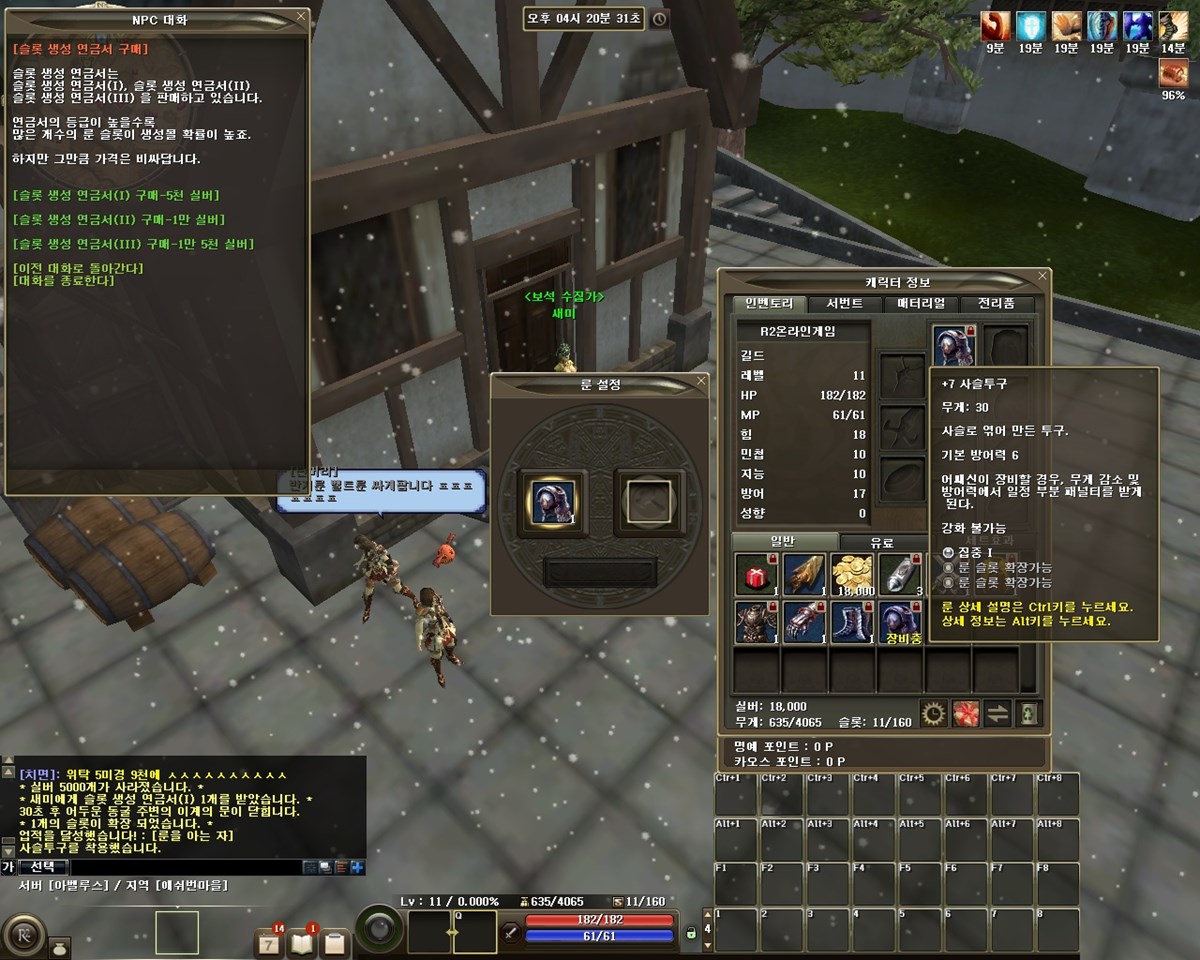Choose 대화를 종료한다 to end dialogue

[64, 281]
